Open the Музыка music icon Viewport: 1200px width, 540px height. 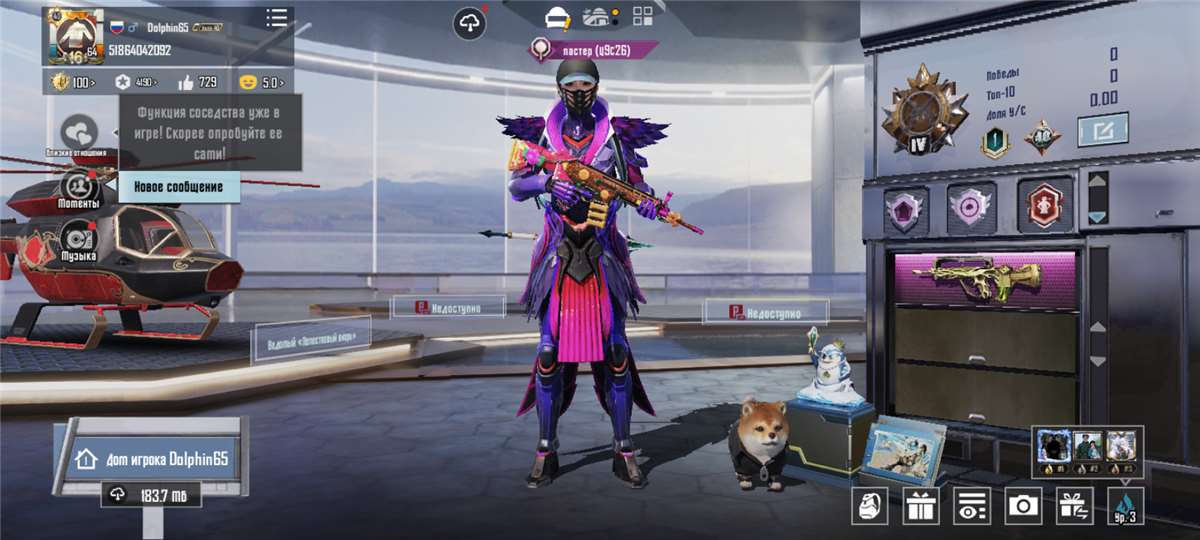tap(79, 240)
